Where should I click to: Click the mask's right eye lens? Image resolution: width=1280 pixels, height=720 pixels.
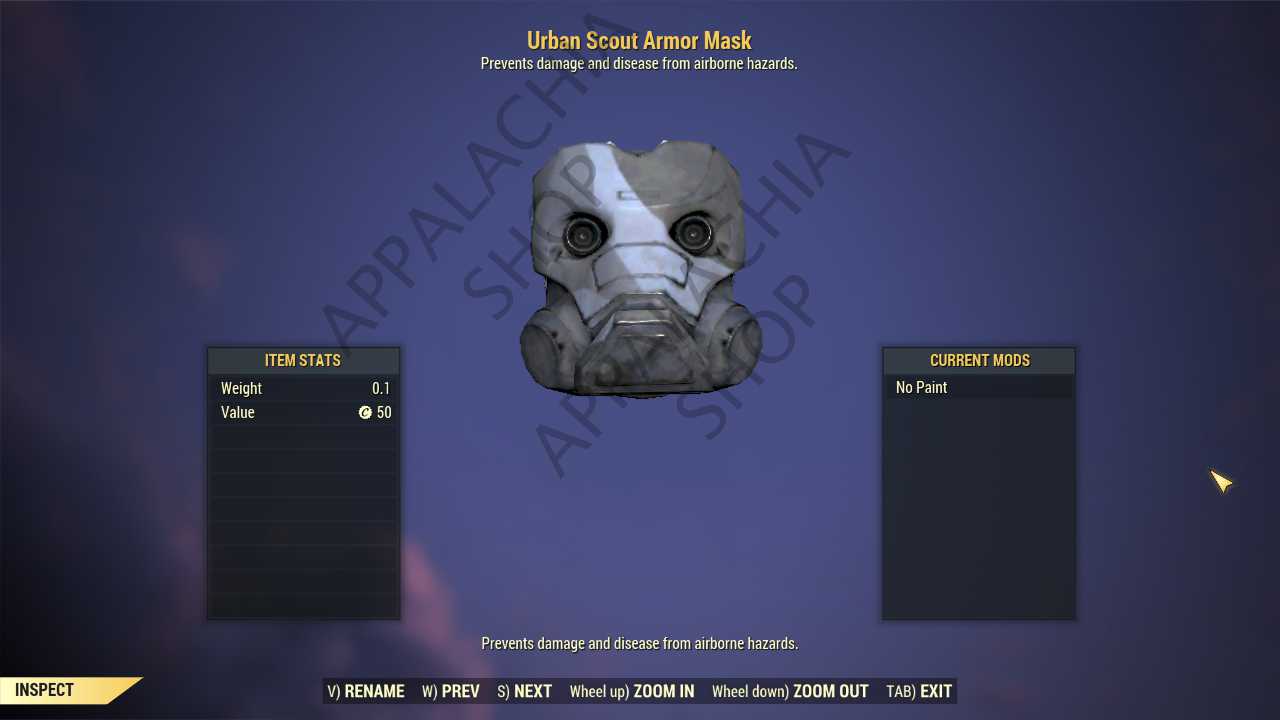click(x=694, y=236)
